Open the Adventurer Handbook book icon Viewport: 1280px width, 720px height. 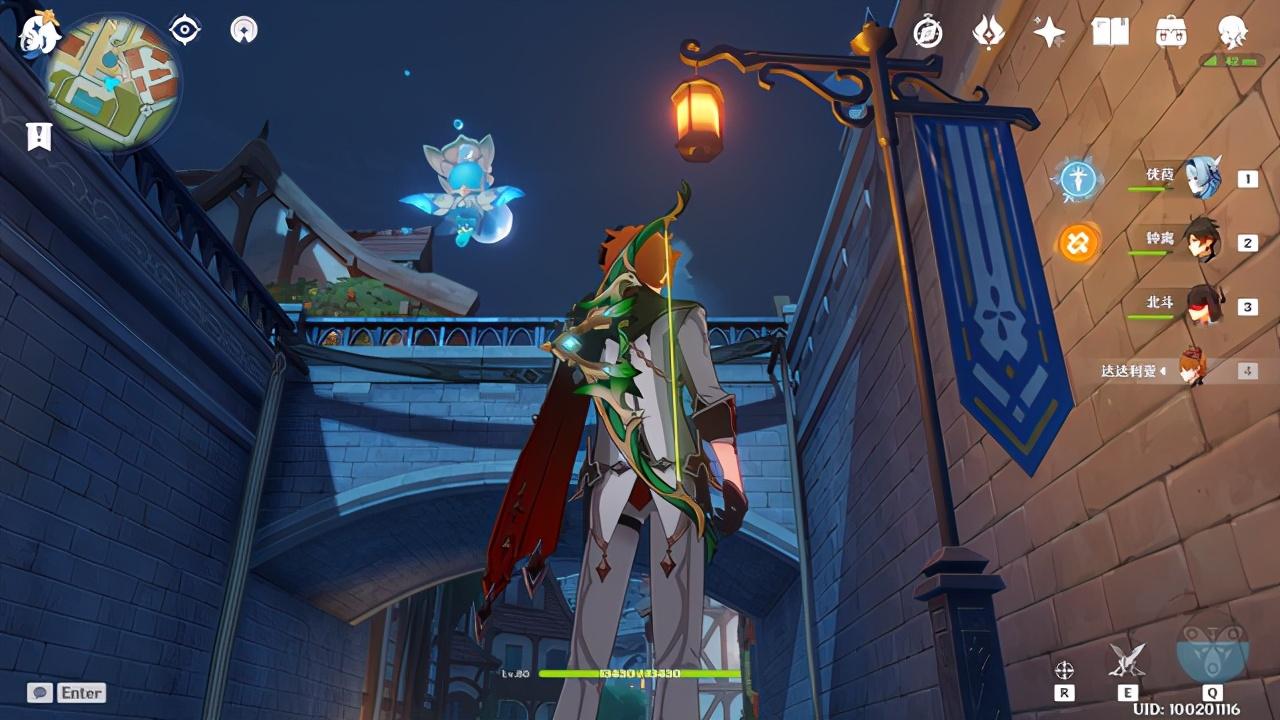(x=1110, y=33)
